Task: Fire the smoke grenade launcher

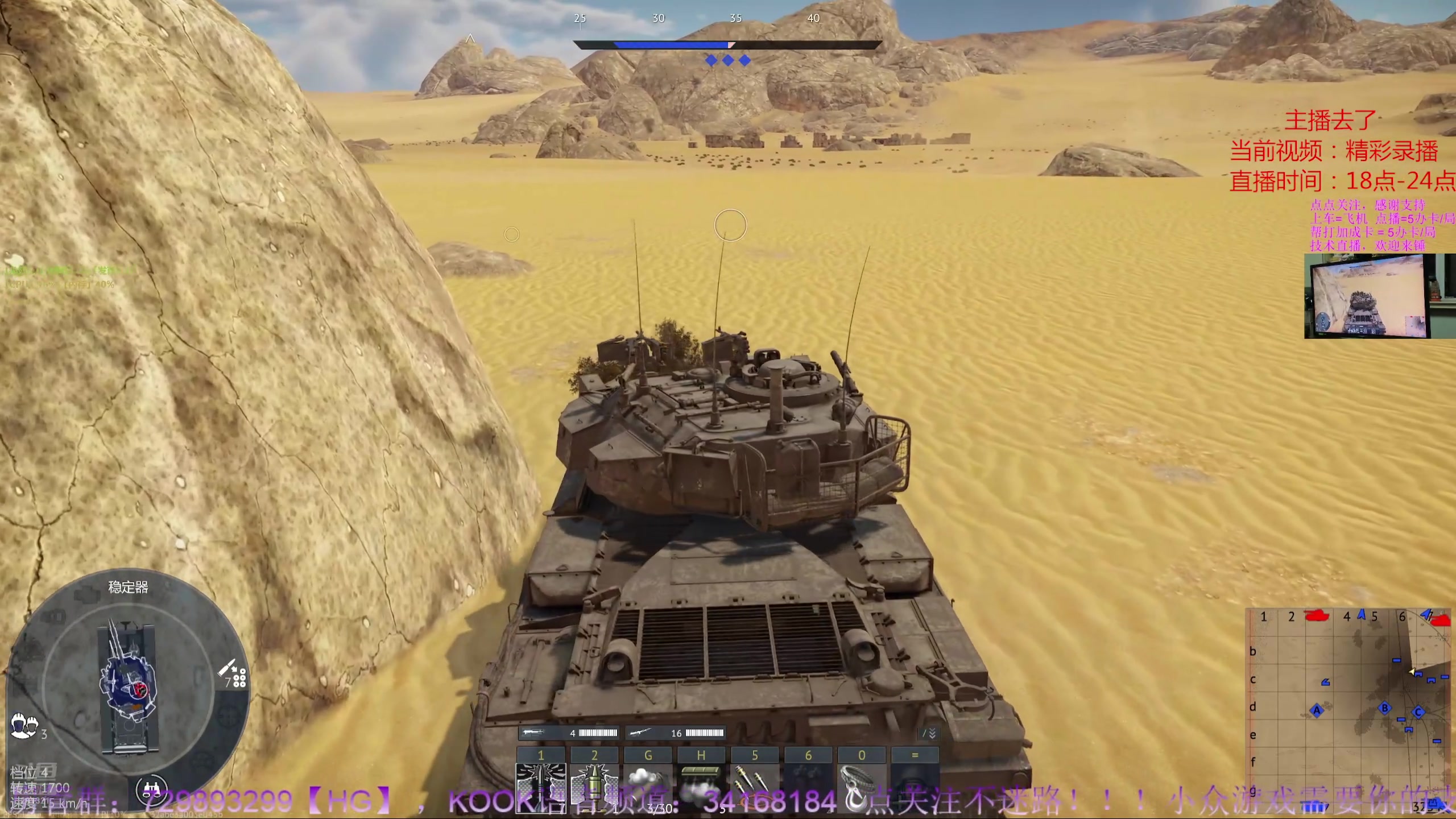Action: click(x=647, y=788)
